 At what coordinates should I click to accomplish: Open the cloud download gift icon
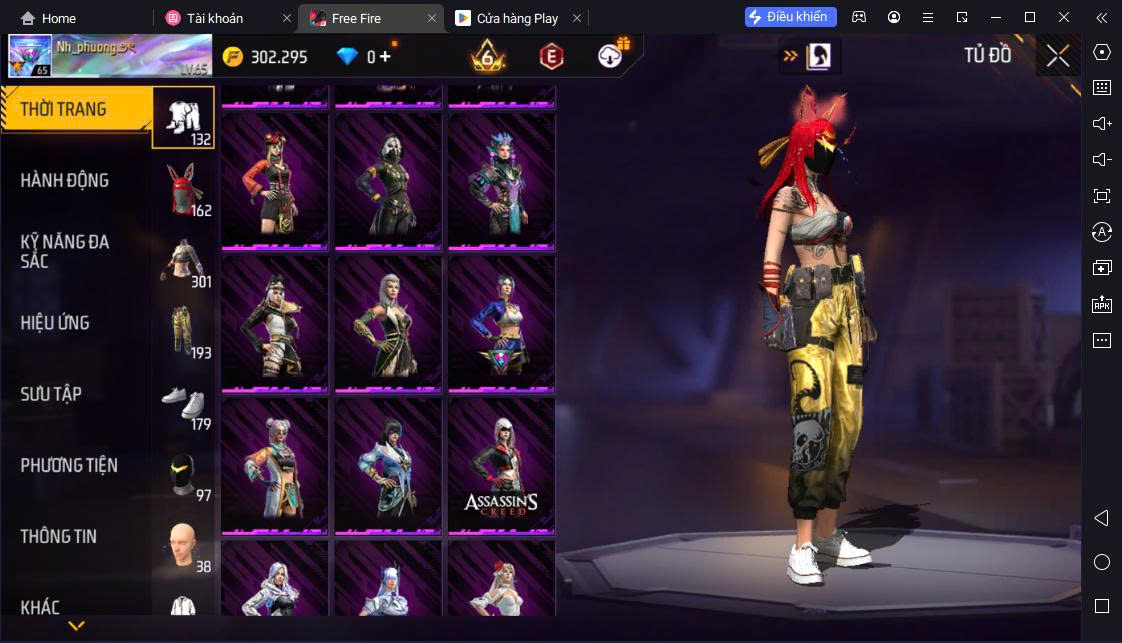[611, 56]
